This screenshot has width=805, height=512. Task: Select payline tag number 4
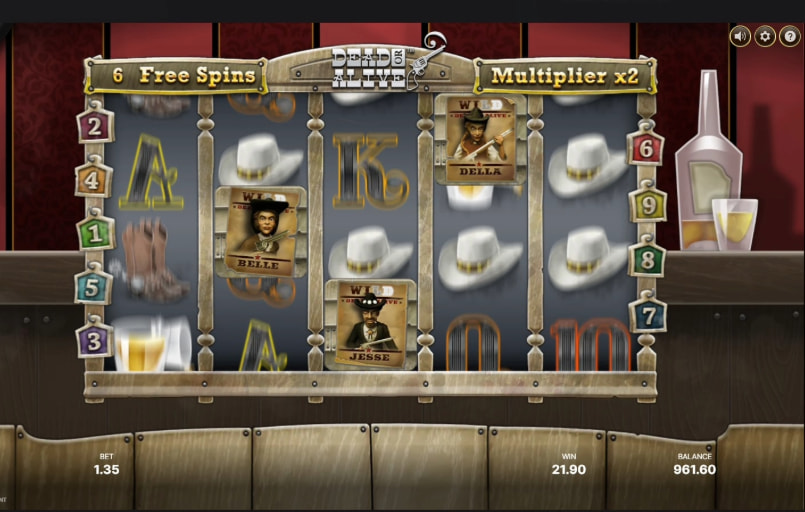(x=94, y=180)
